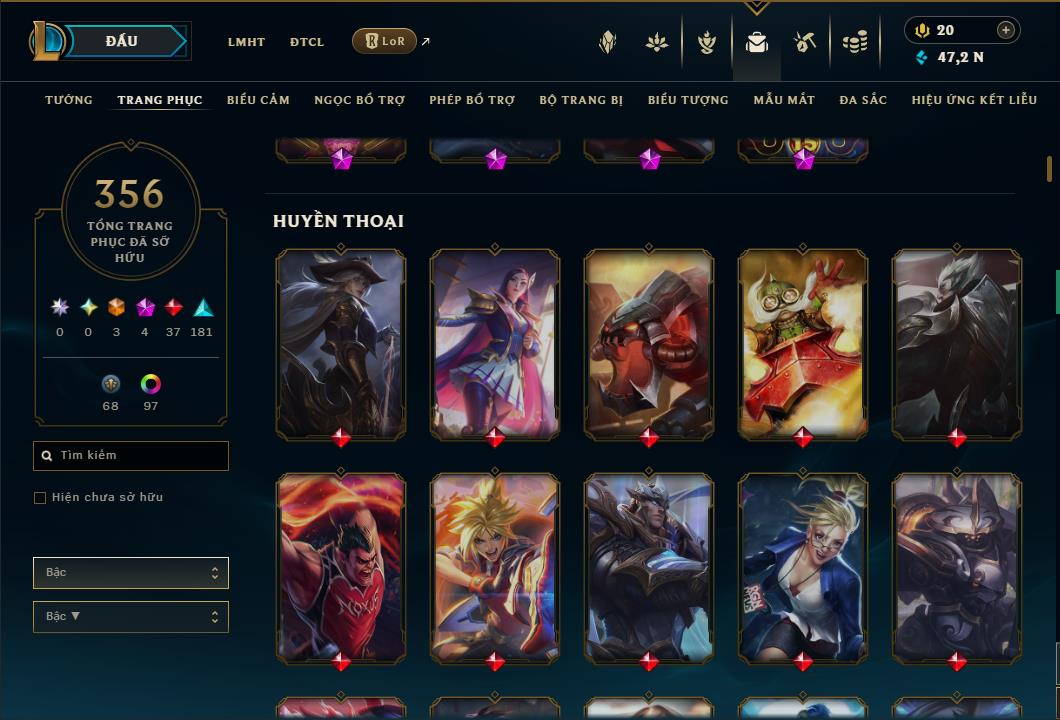The image size is (1060, 720).
Task: Open the LoR external link
Action: tap(385, 41)
